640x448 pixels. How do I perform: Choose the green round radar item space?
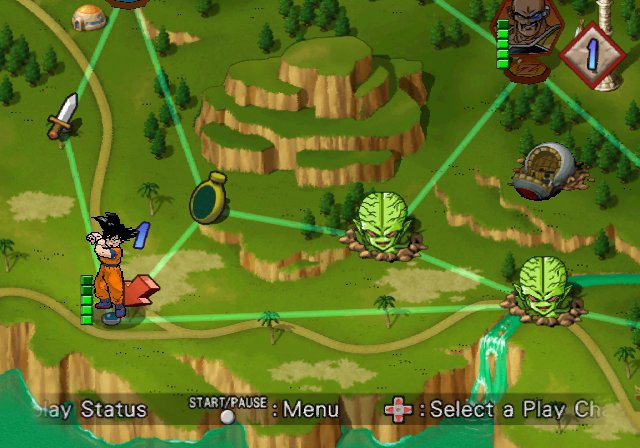pos(207,197)
